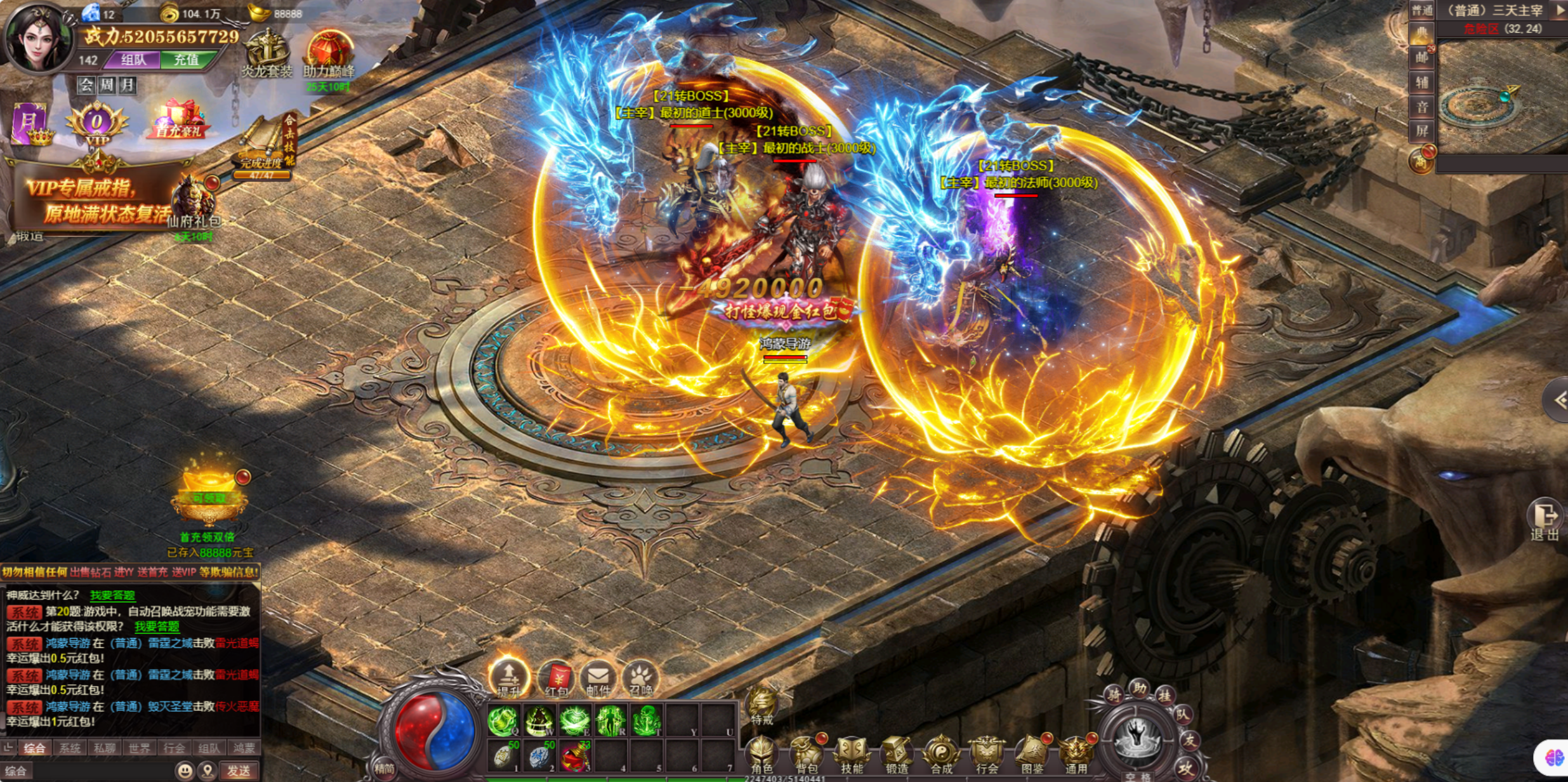Toggle the 音 sound button
Viewport: 1568px width, 782px height.
1422,107
